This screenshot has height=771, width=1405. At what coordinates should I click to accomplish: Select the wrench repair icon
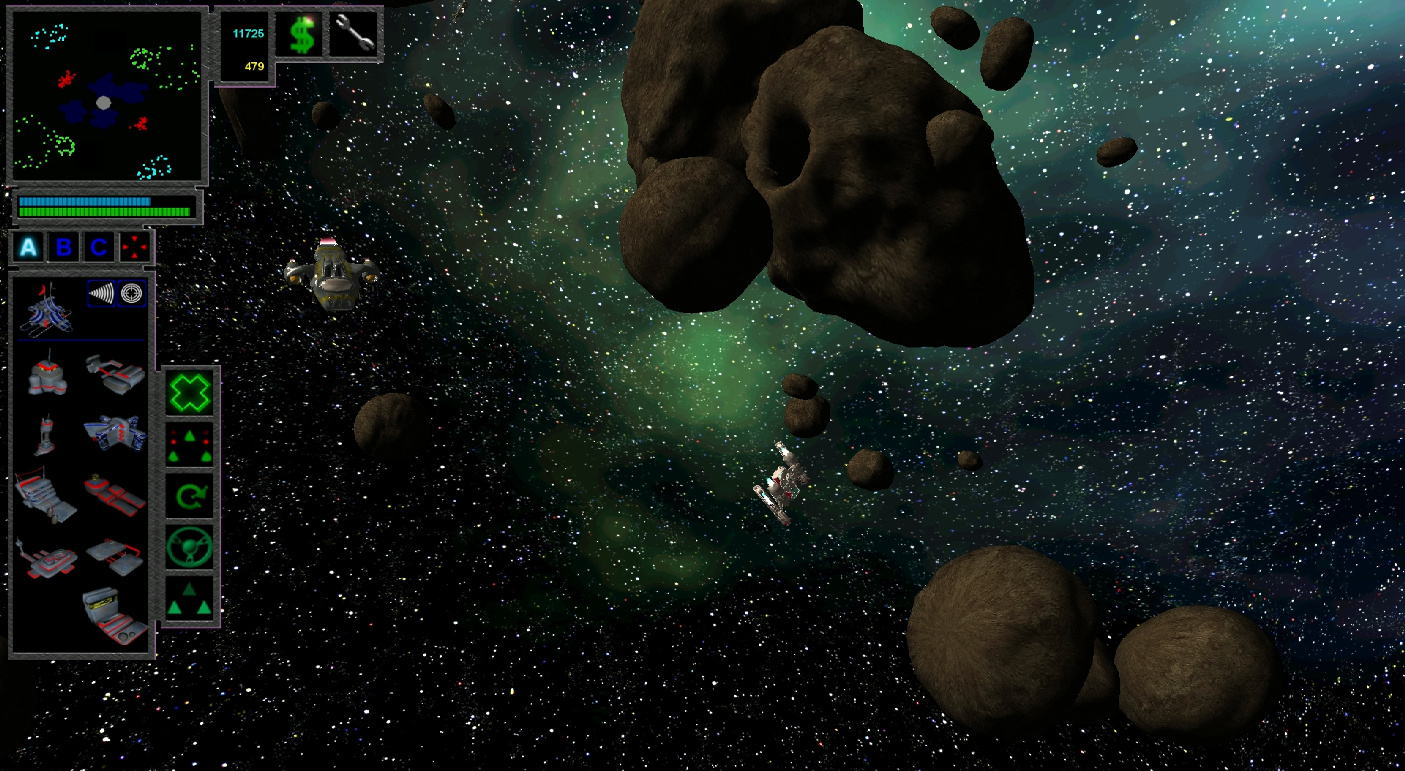pos(353,33)
